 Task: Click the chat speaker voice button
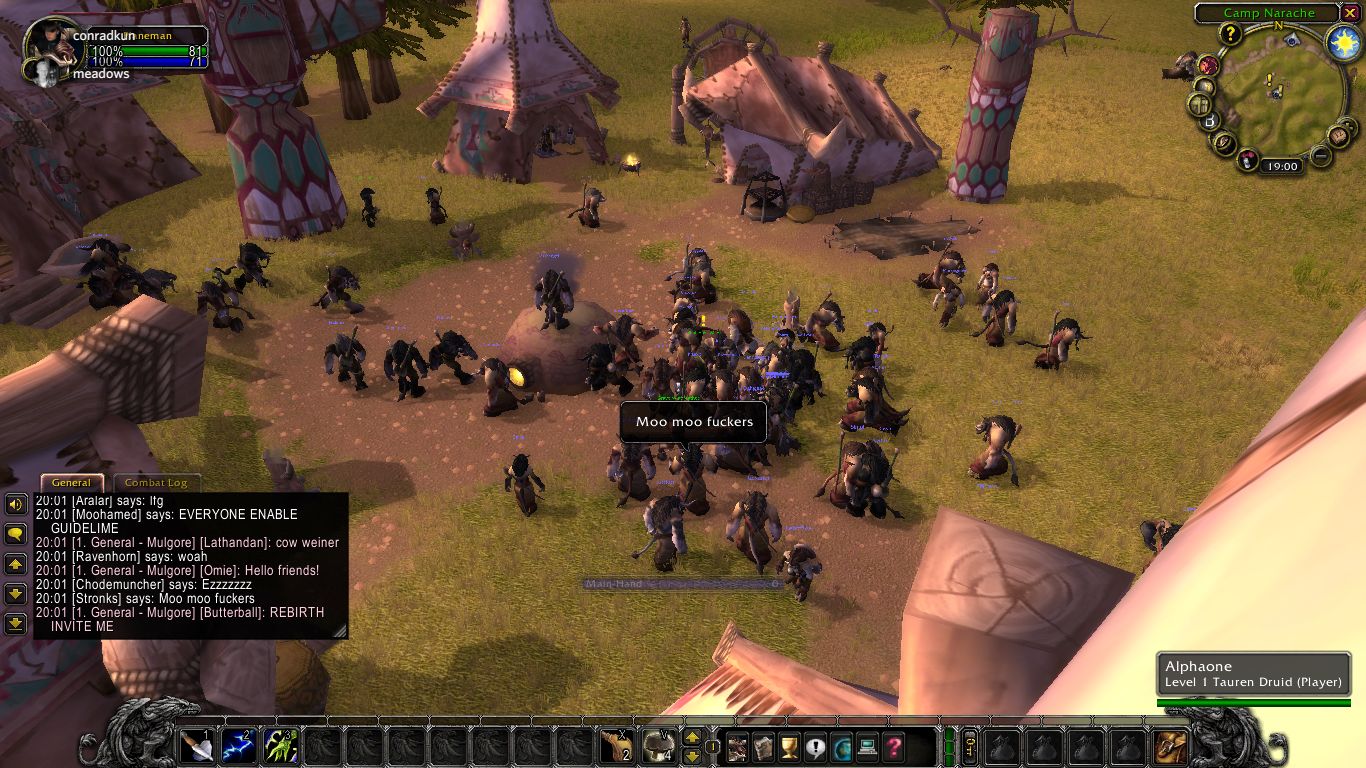coord(15,504)
